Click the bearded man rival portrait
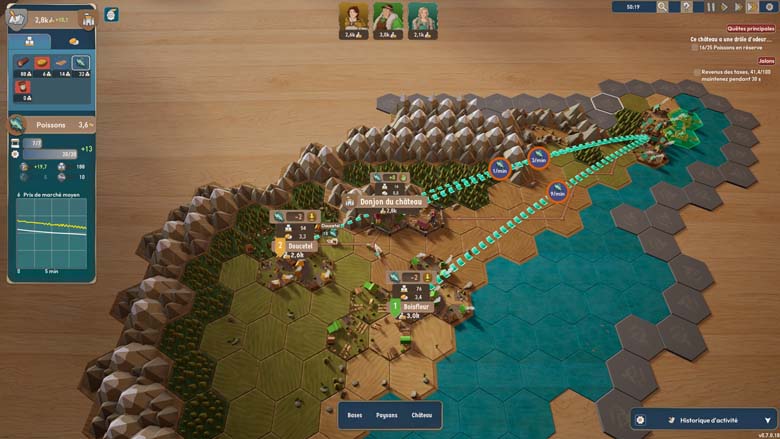Viewport: 780px width, 439px height. pos(387,17)
